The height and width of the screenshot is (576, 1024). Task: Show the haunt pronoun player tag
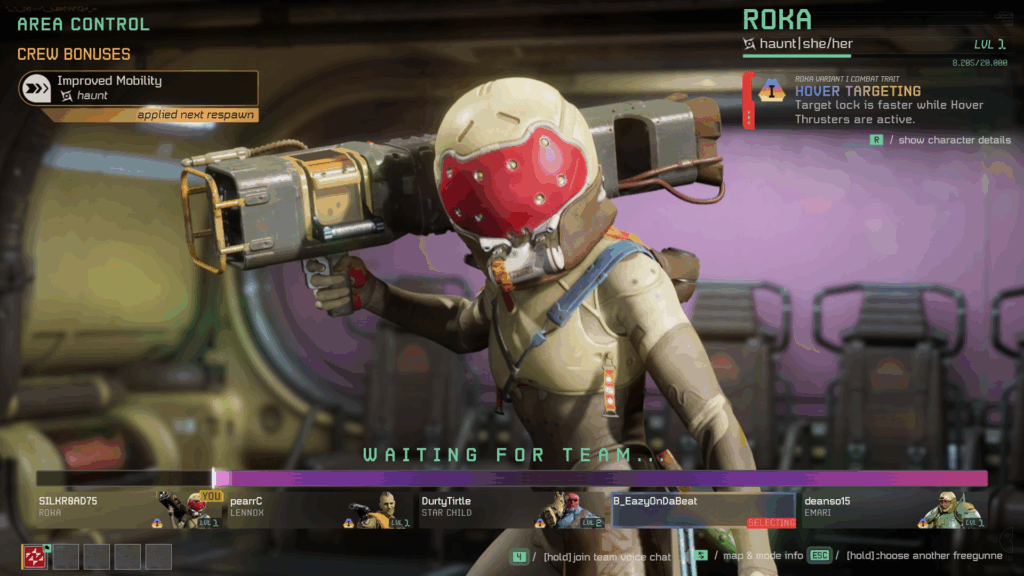798,44
